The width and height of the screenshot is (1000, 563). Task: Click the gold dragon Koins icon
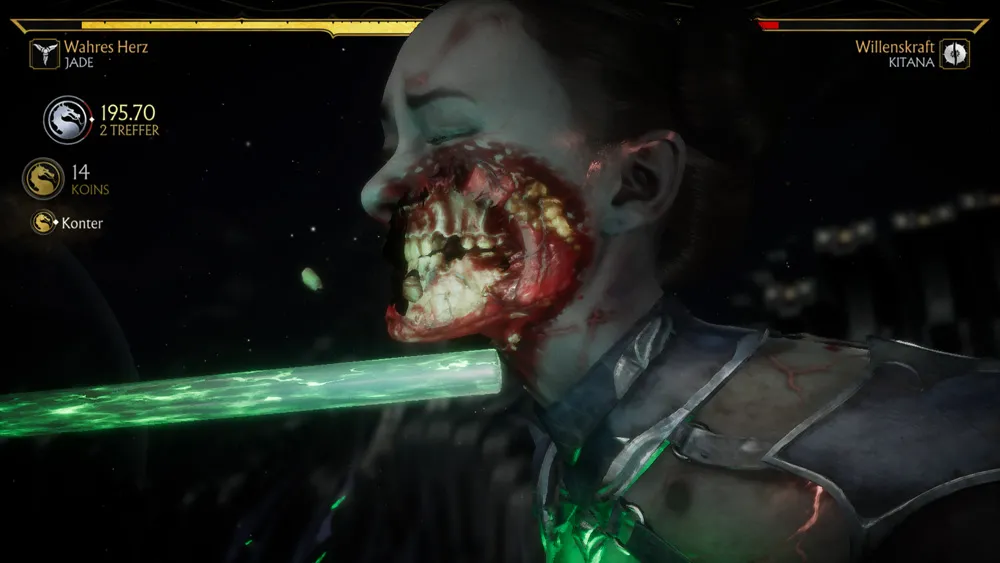(43, 179)
